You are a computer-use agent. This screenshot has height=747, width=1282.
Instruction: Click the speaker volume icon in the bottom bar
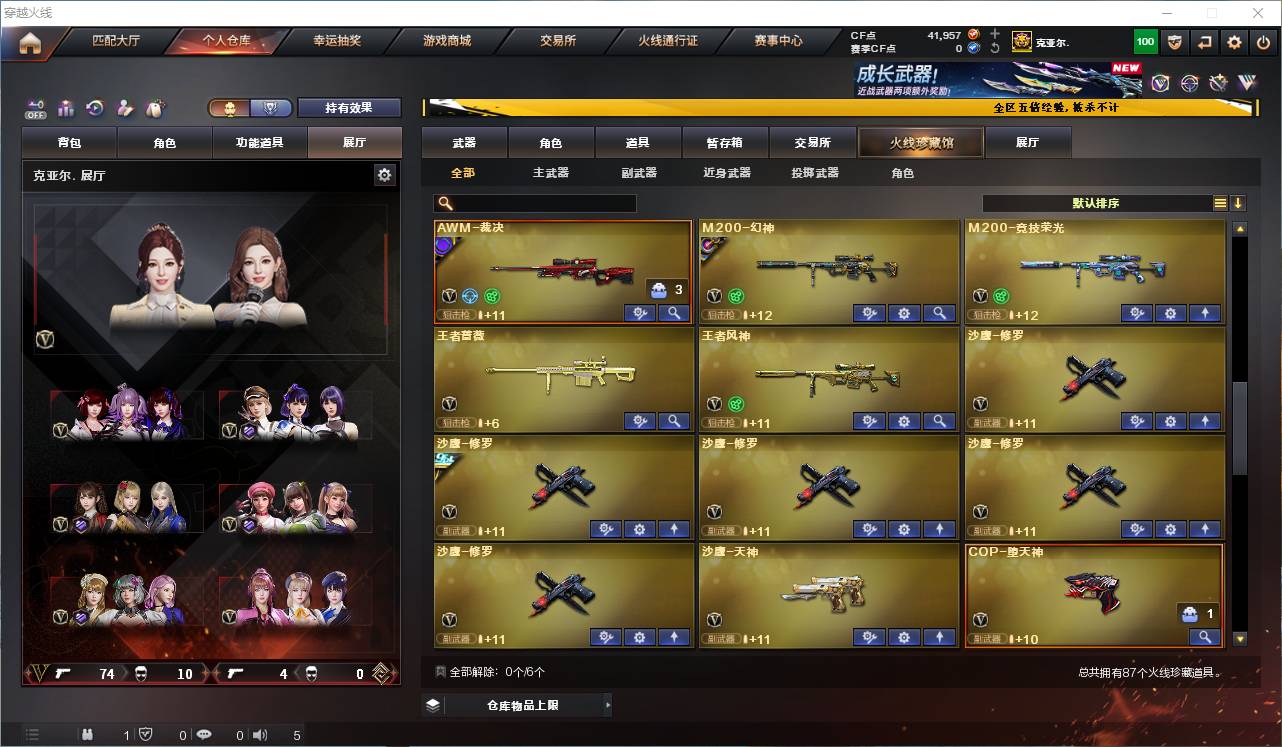260,735
